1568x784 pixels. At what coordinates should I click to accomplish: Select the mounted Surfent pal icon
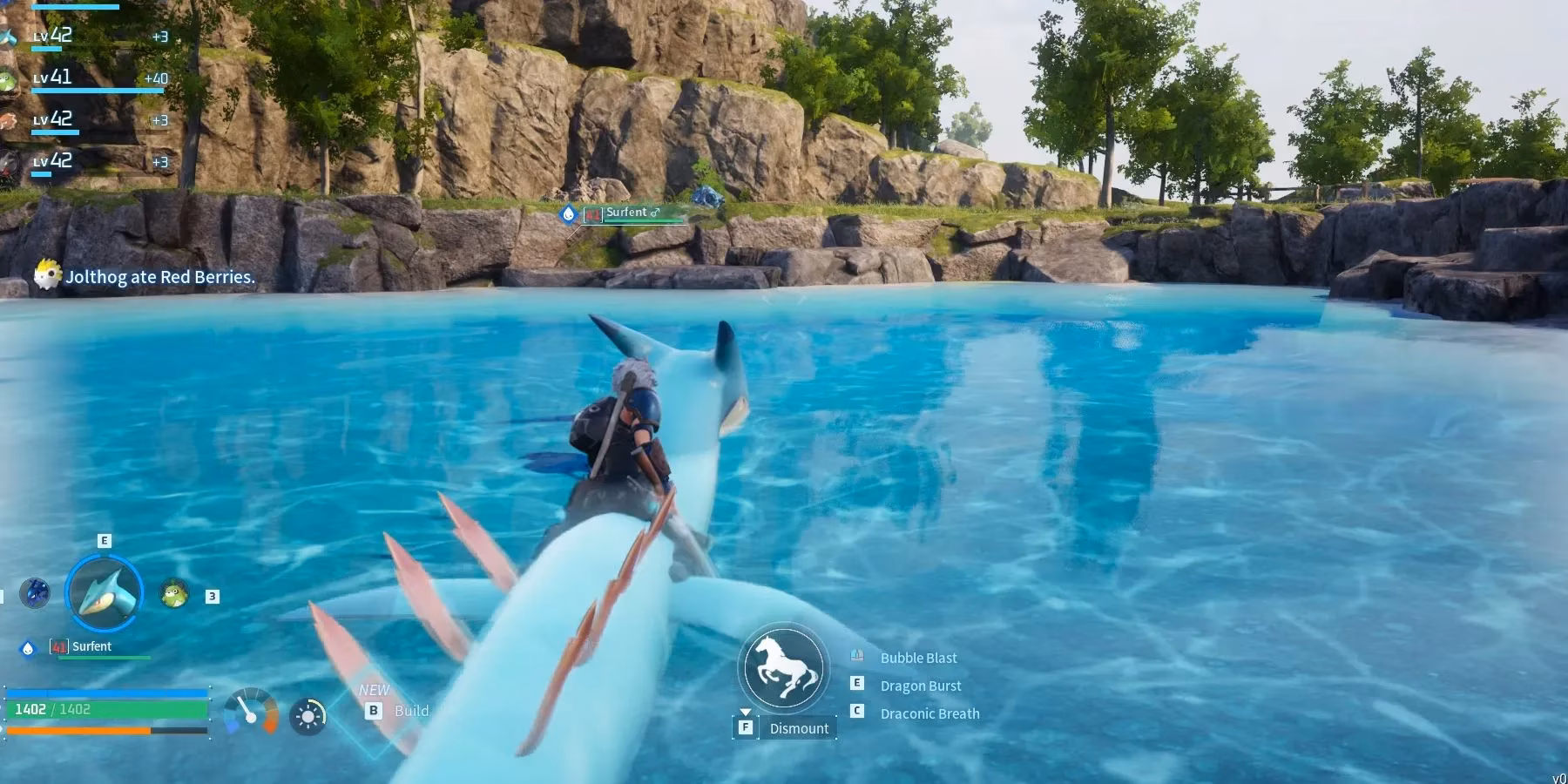point(105,591)
